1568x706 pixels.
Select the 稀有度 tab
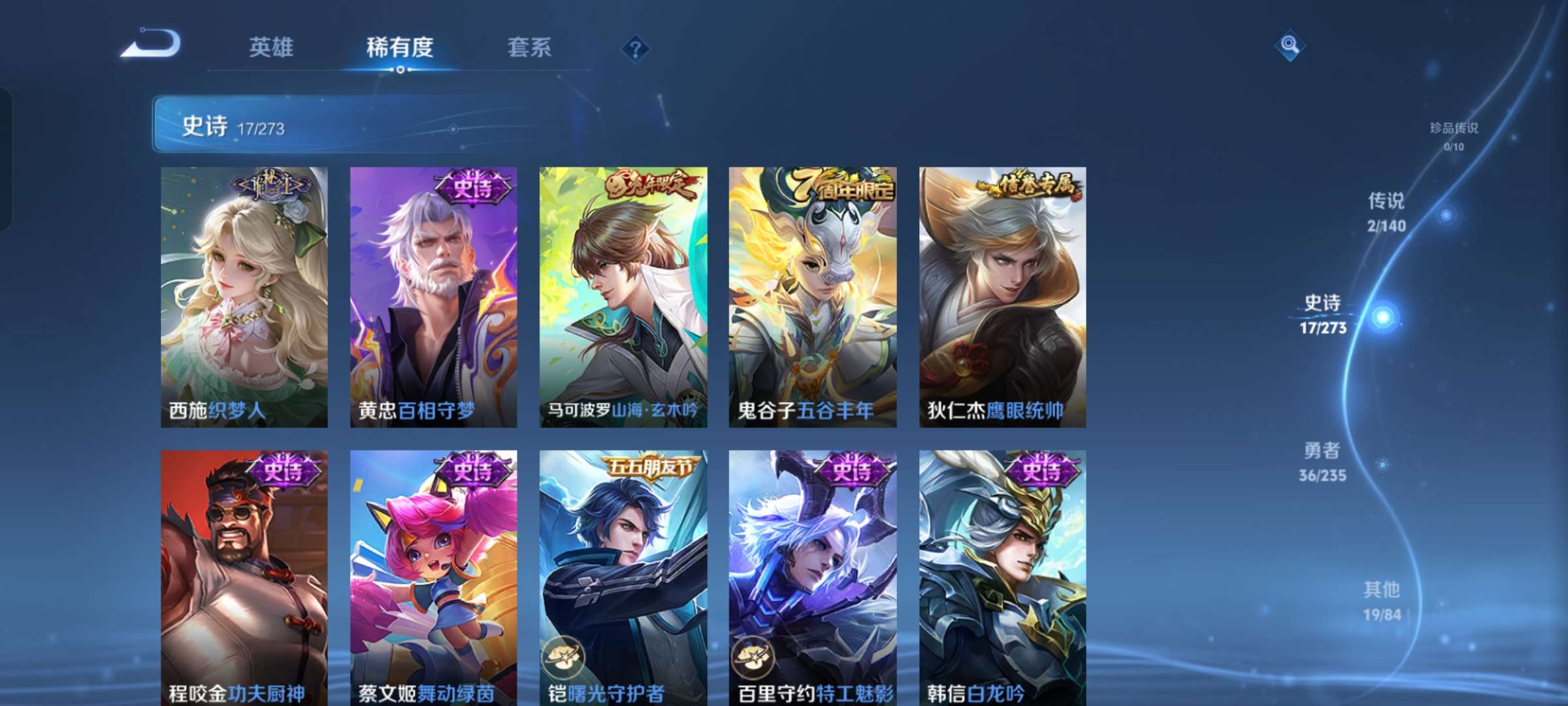tap(400, 48)
